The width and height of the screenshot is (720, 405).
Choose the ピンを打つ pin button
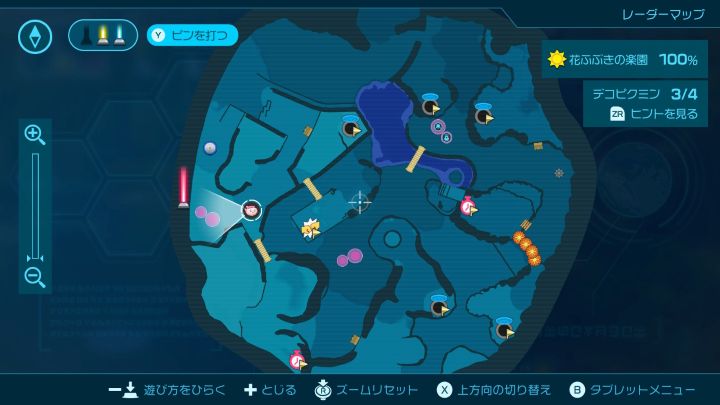tap(193, 36)
